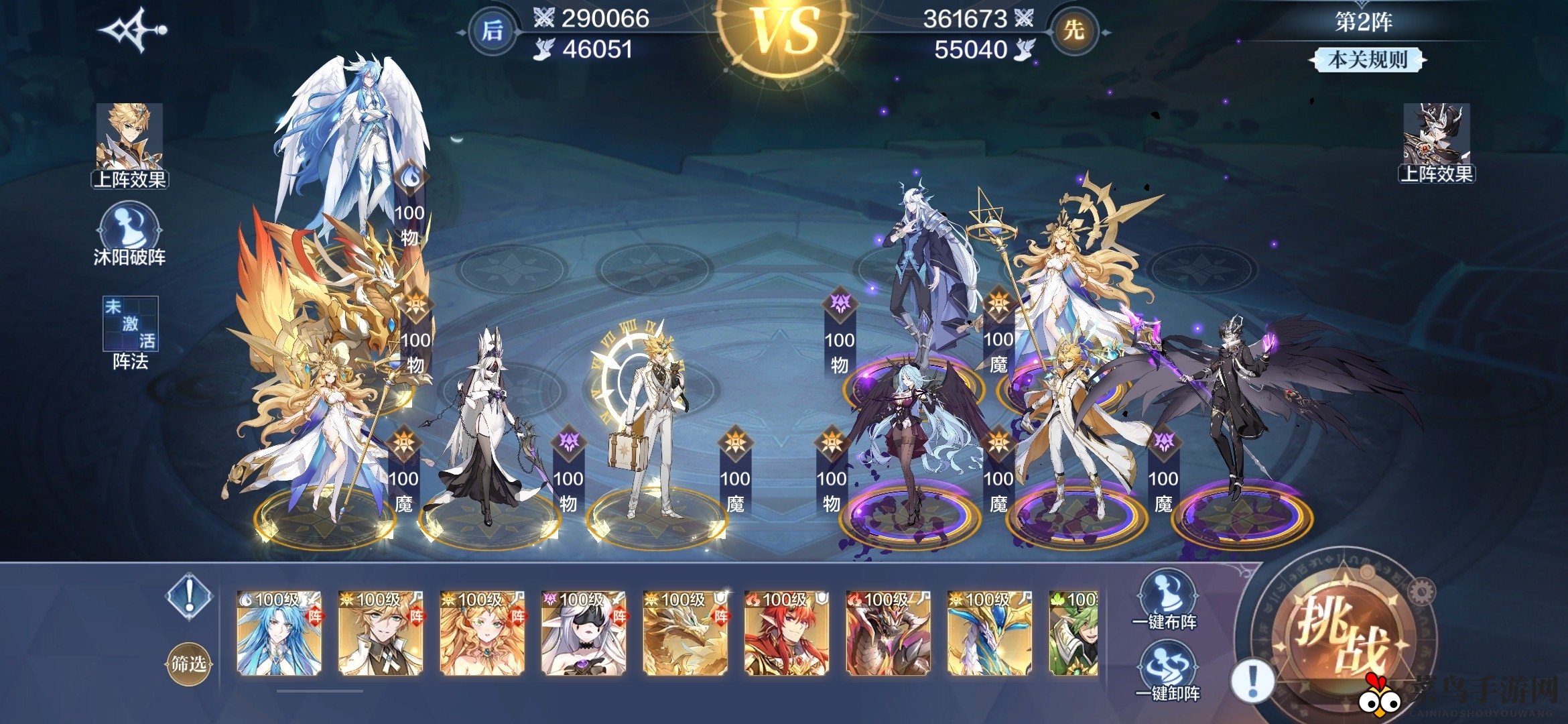
Task: Select the golden-haired goddess hero card
Action: tap(482, 632)
